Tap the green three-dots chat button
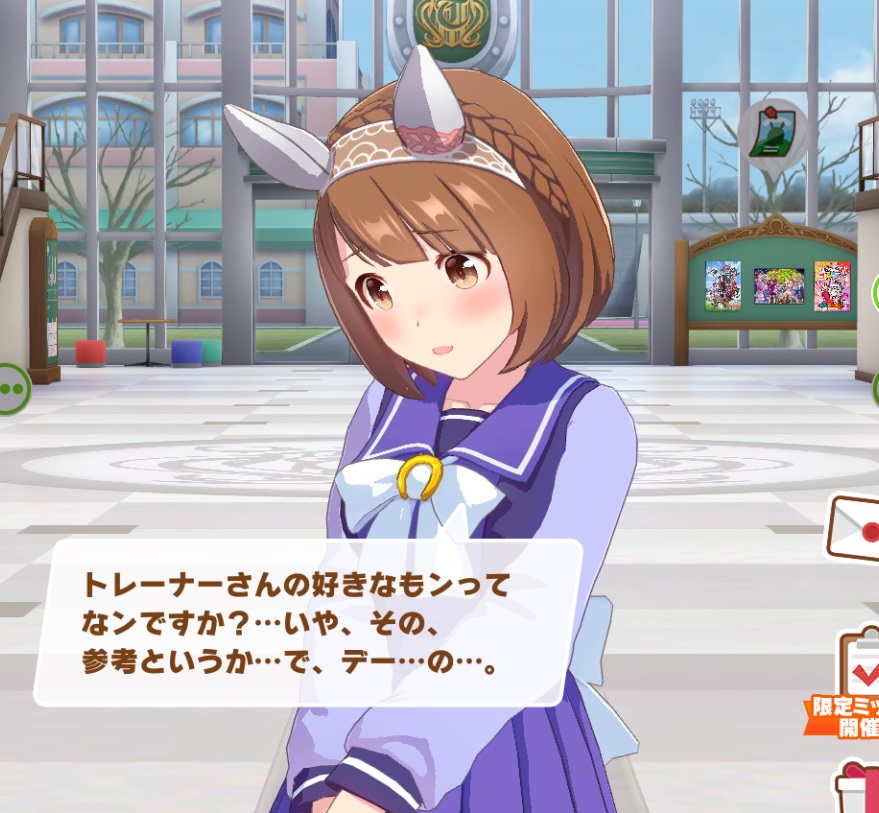This screenshot has height=813, width=879. pos(12,388)
